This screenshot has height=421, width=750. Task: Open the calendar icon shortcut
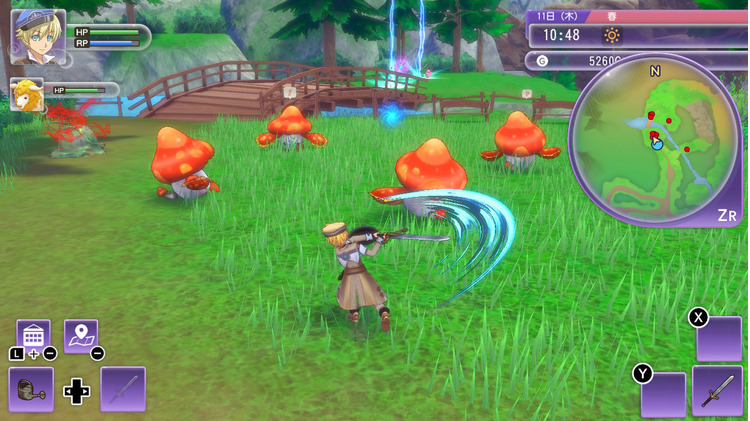click(x=33, y=335)
